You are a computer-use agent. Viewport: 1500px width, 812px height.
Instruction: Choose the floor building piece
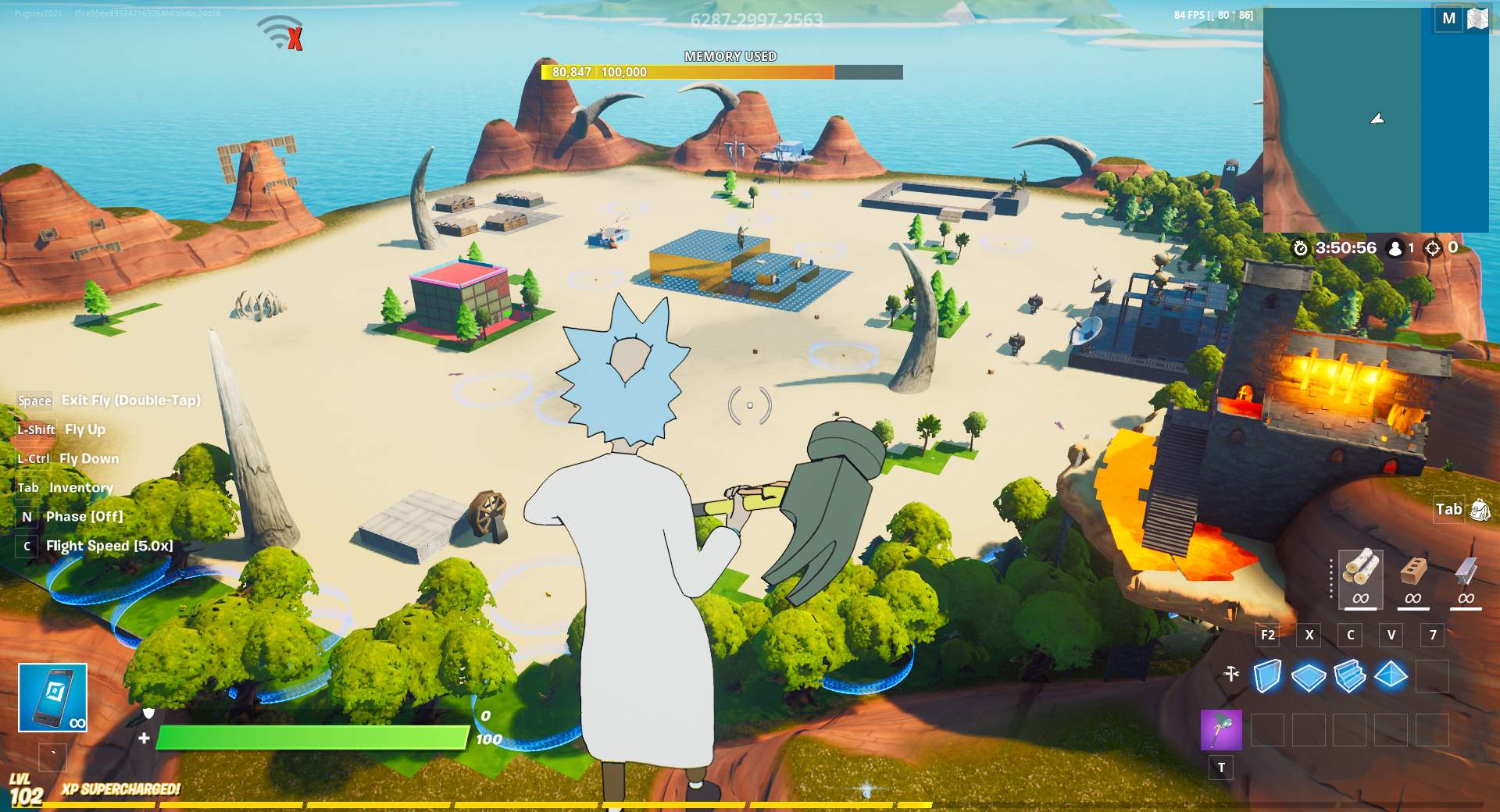pyautogui.click(x=1309, y=675)
